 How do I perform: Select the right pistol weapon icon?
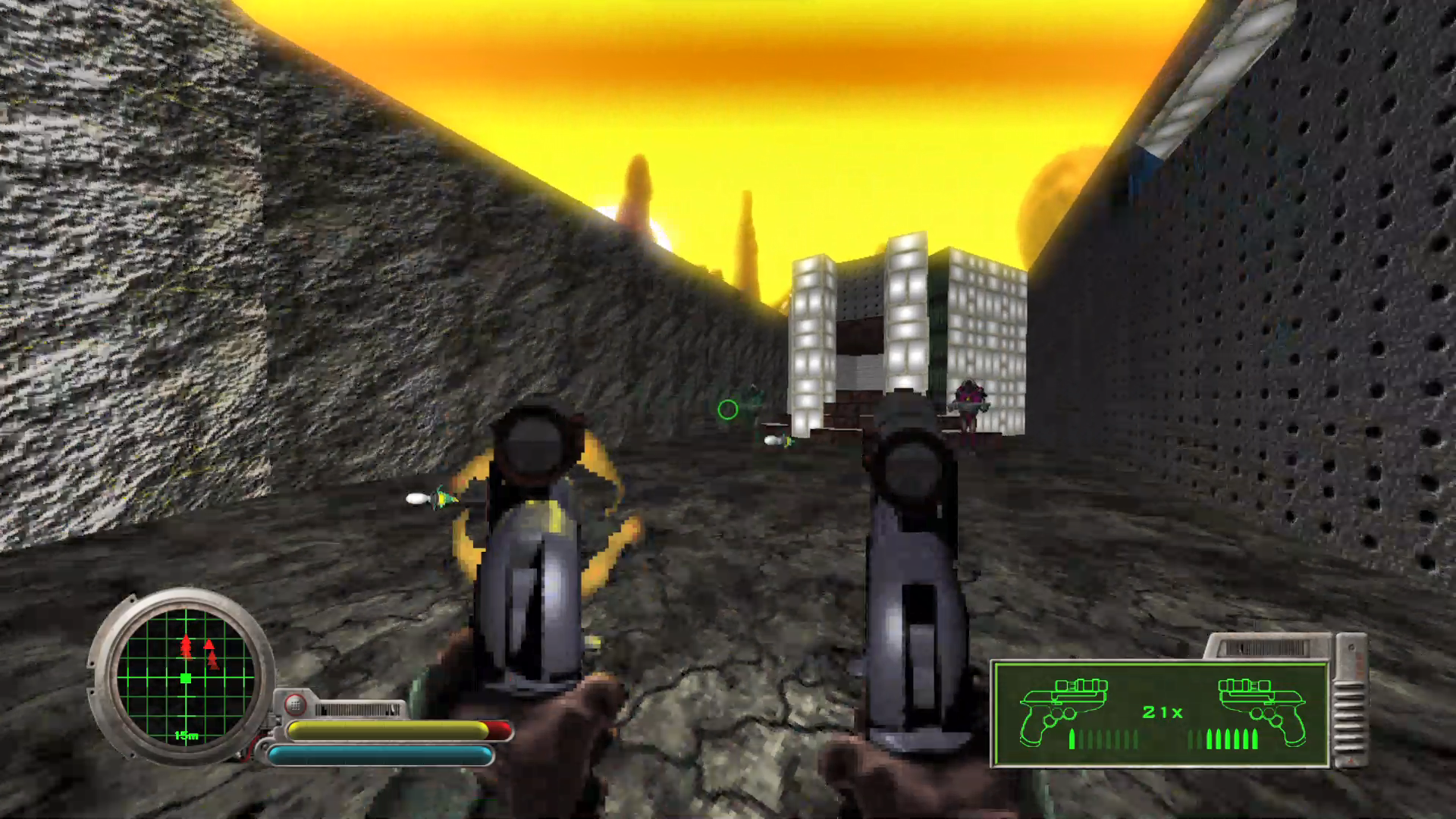(x=1260, y=710)
